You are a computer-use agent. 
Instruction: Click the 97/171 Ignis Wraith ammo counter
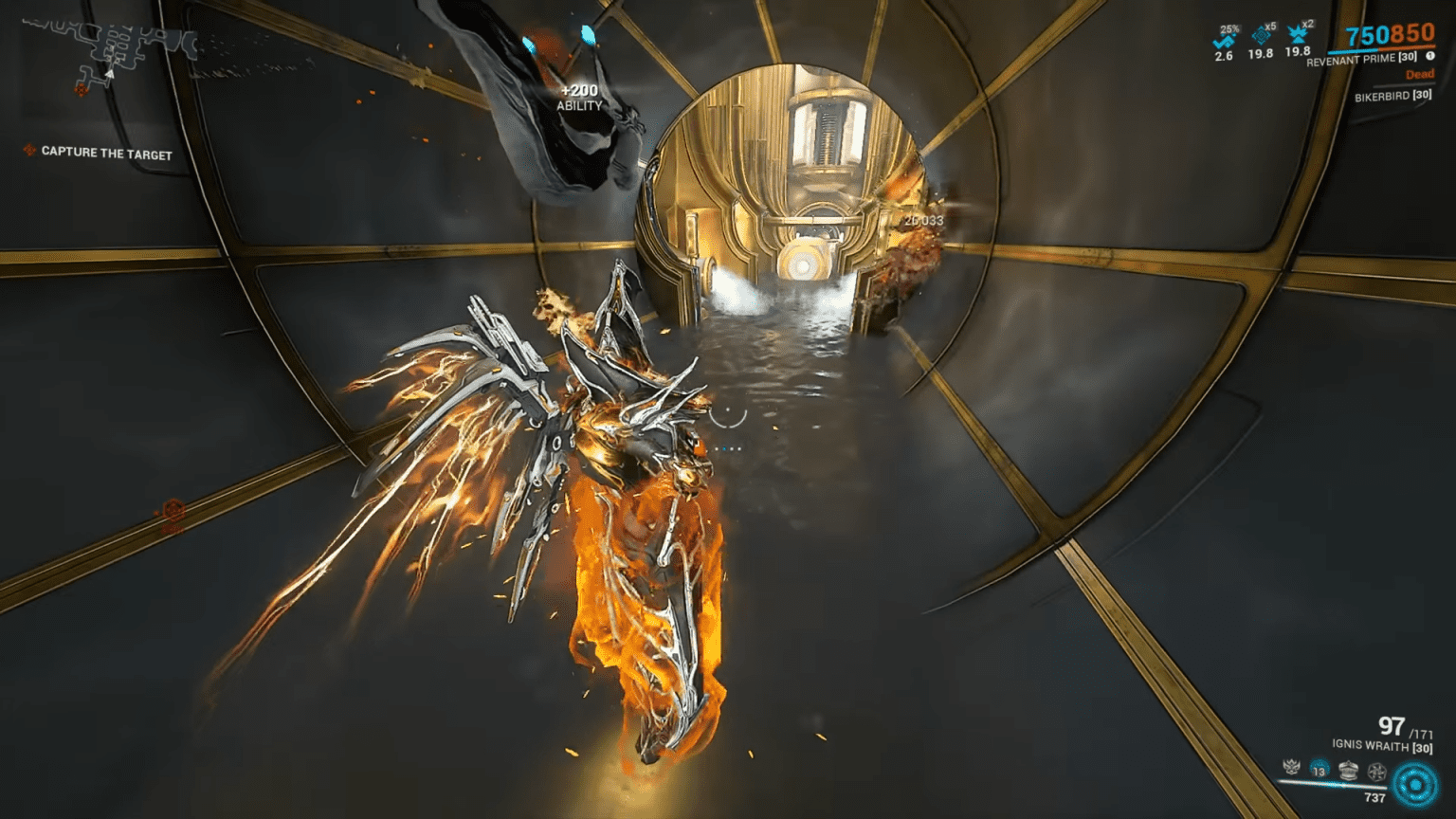coord(1392,728)
